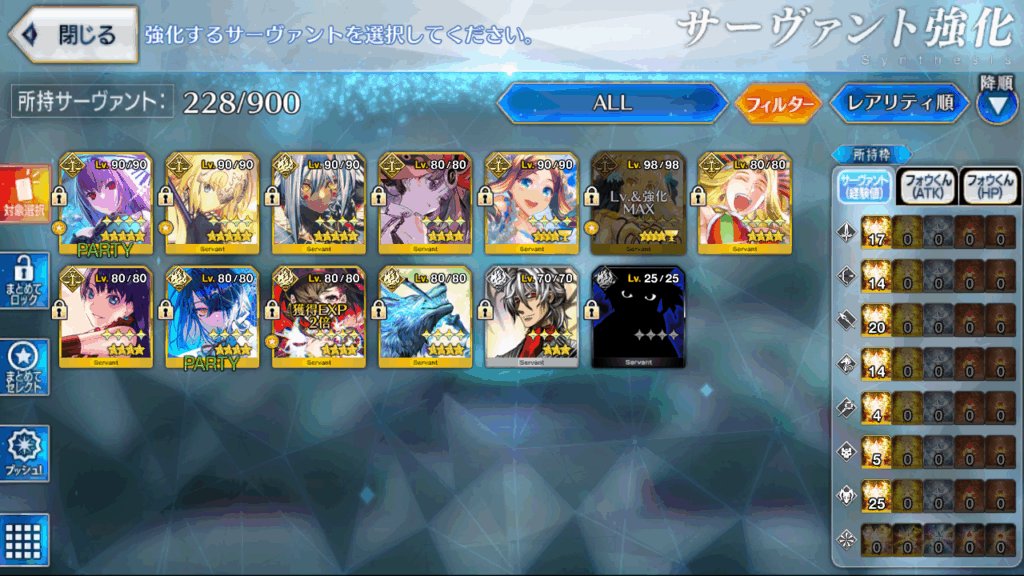Screen dimensions: 1024x576
Task: Select the Lv.70/70 silver-framed servant card
Action: click(531, 317)
